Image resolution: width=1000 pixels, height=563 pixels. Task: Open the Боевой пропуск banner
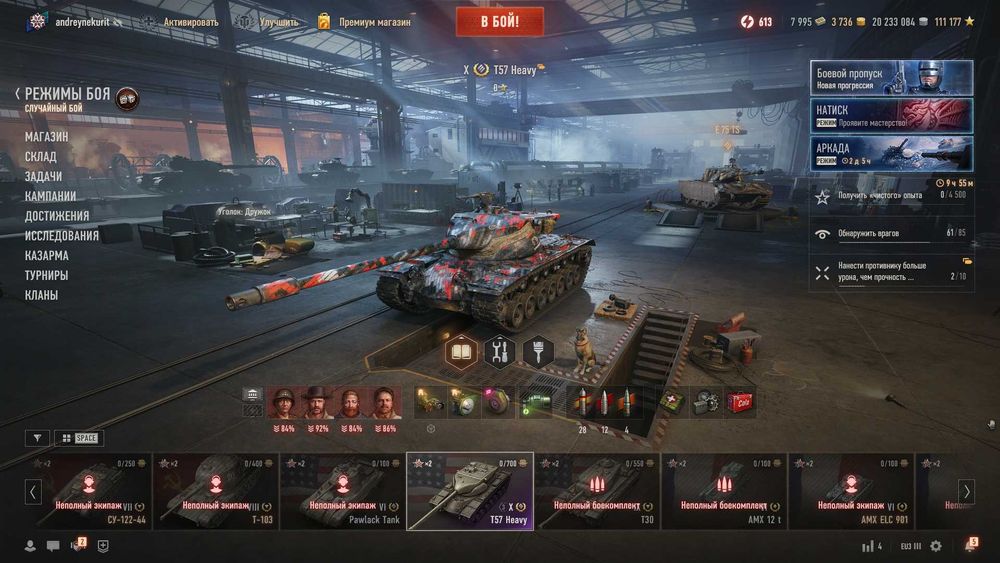891,78
